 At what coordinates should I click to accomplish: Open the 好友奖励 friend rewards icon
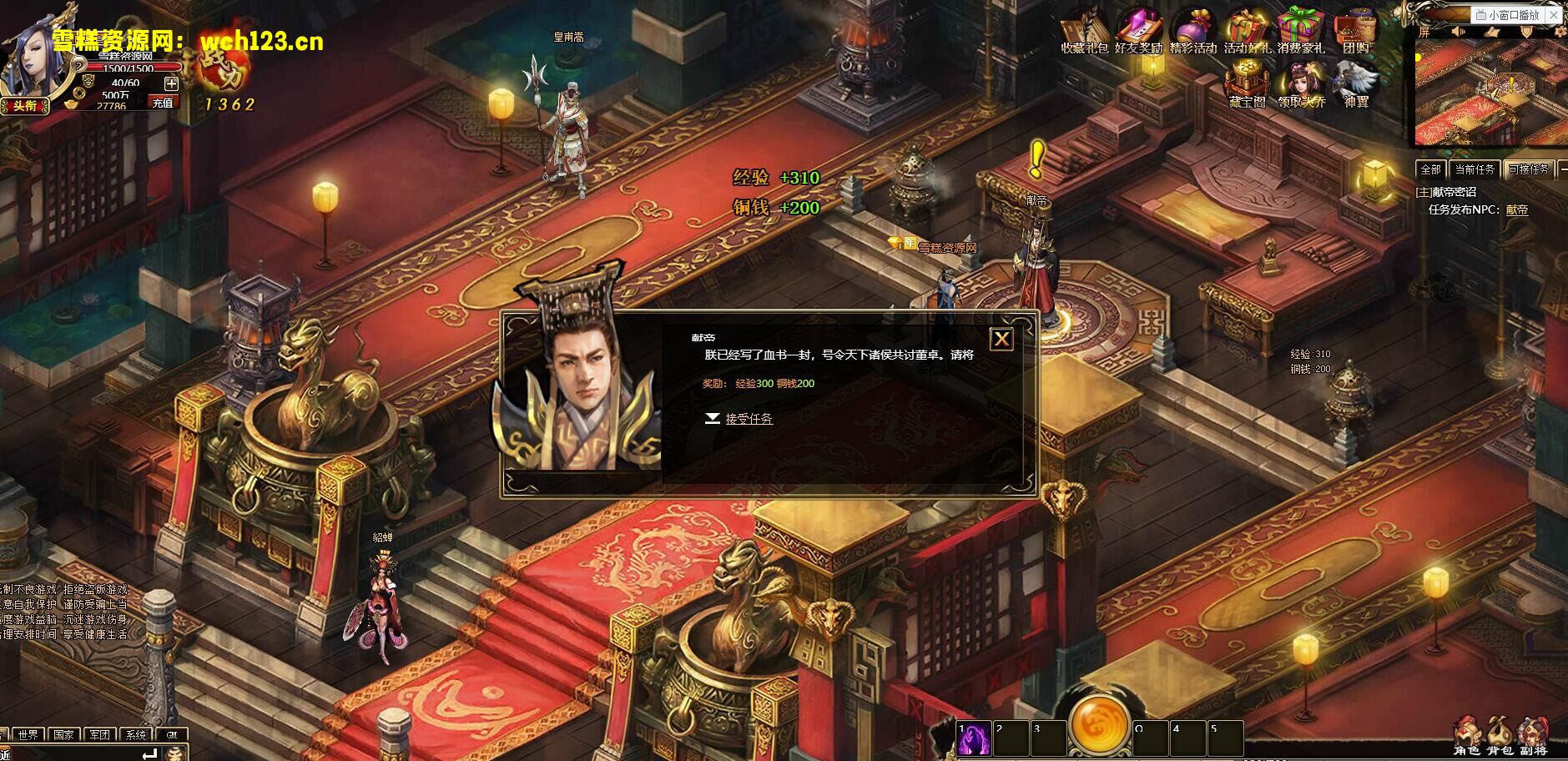coord(1137,30)
